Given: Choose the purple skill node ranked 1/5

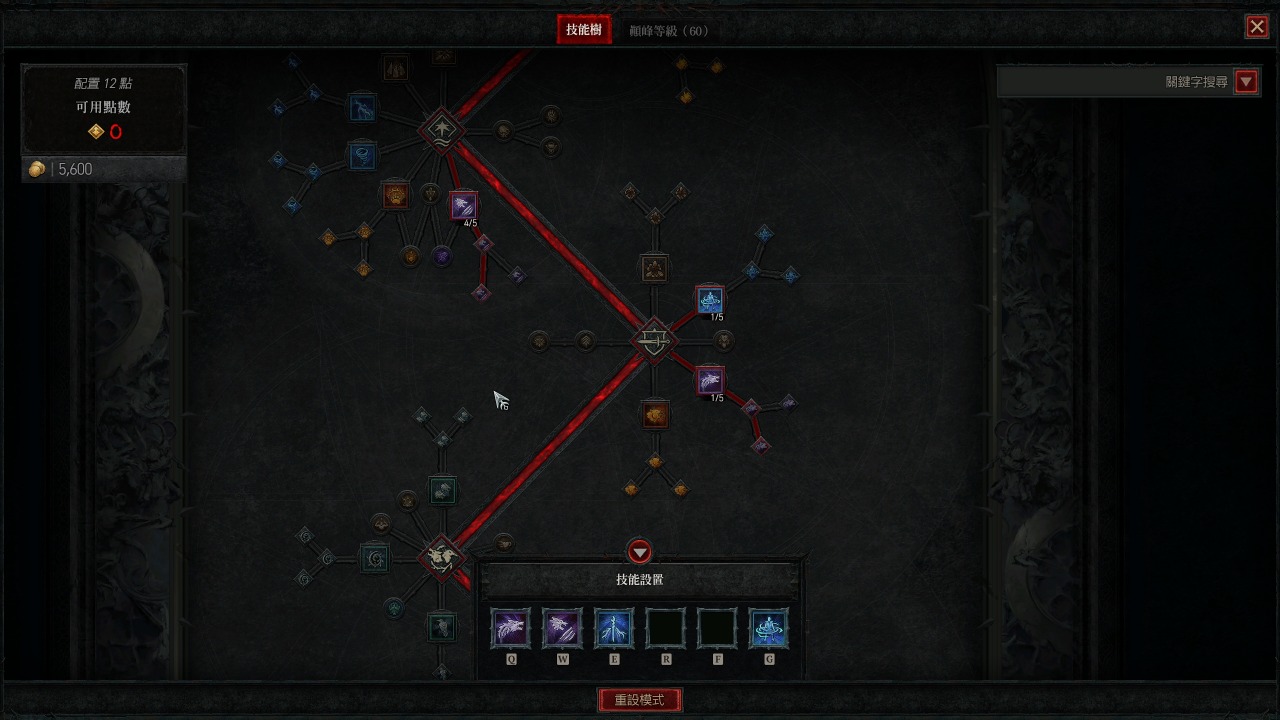Looking at the screenshot, I should tap(710, 380).
